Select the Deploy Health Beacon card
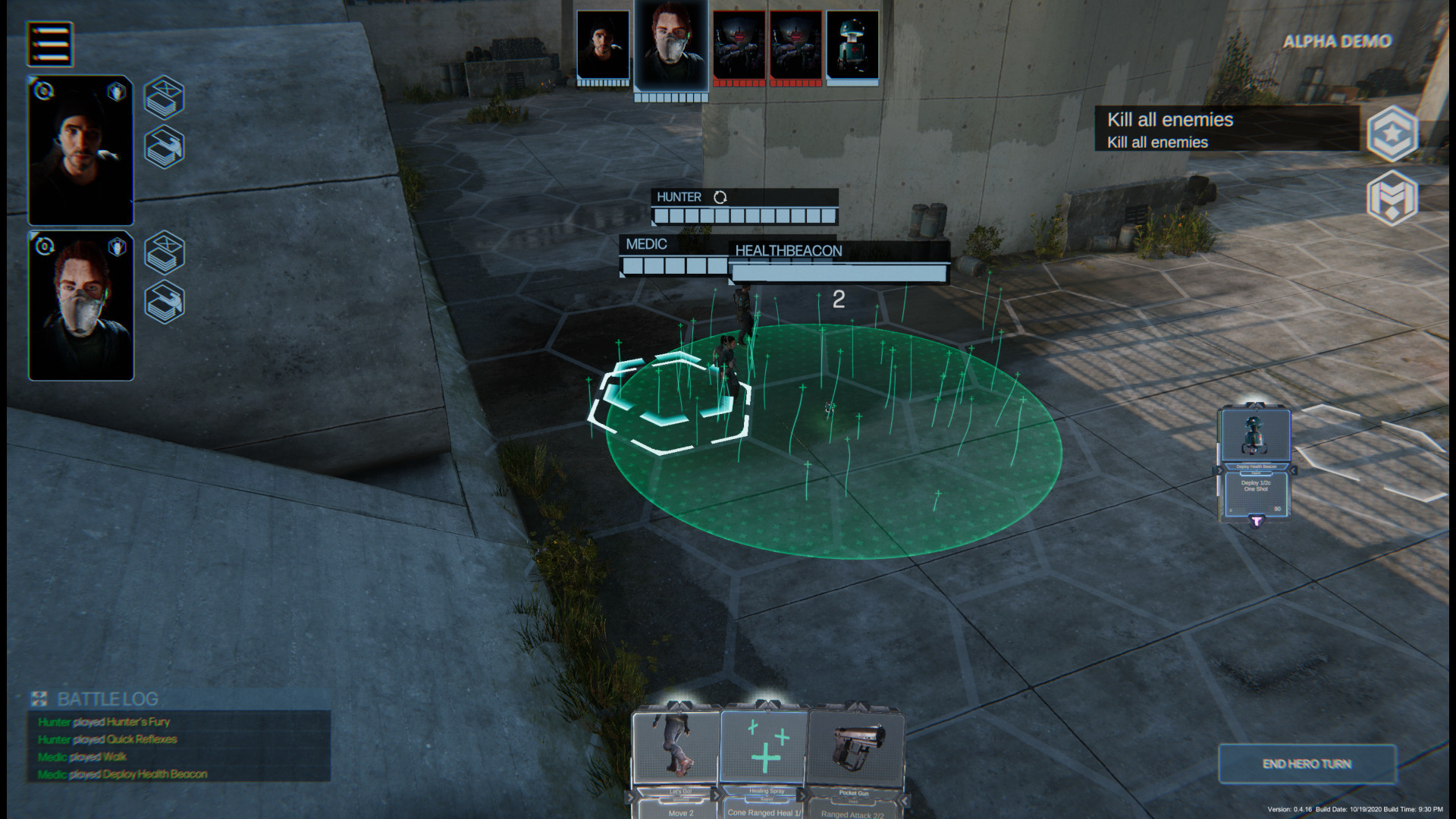 click(x=1255, y=464)
